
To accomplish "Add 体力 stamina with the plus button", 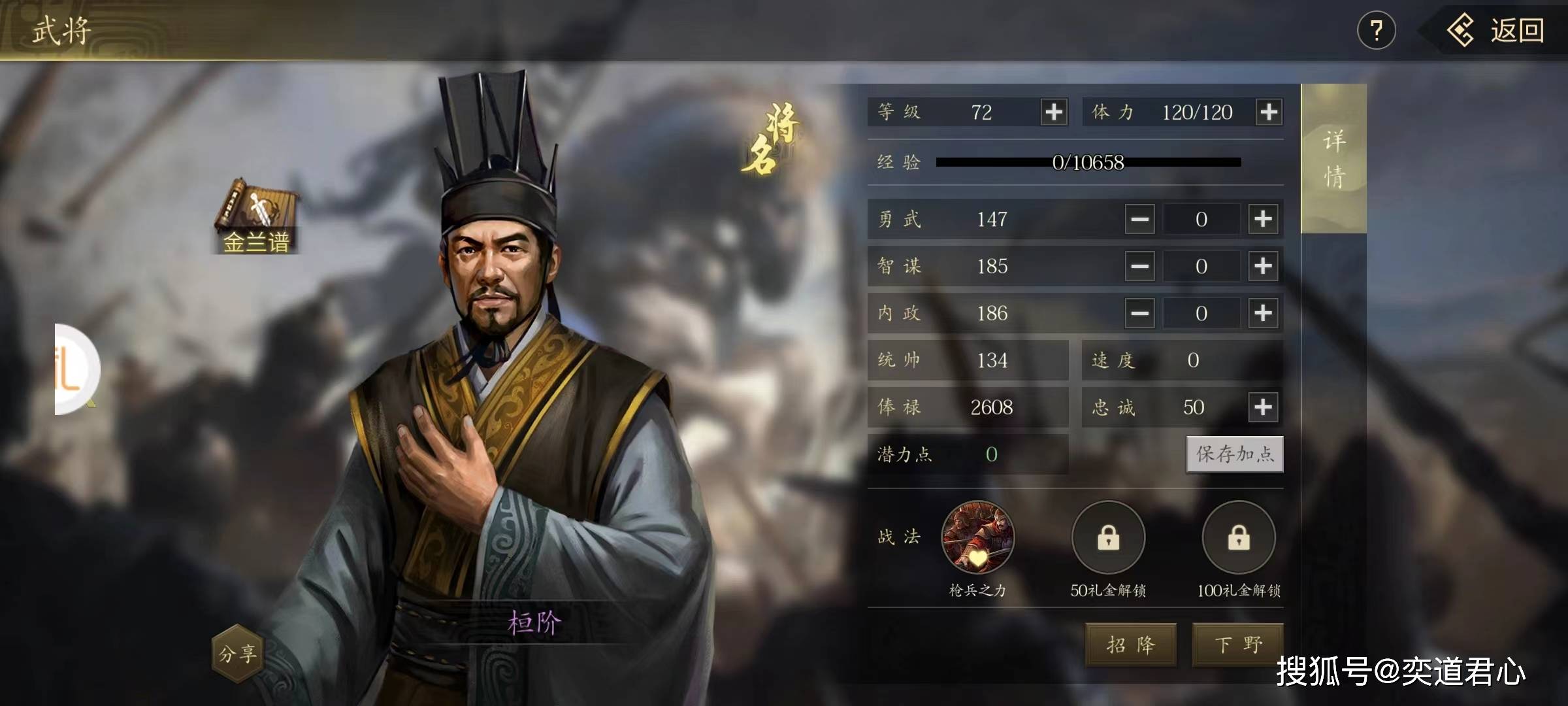I will [1269, 112].
